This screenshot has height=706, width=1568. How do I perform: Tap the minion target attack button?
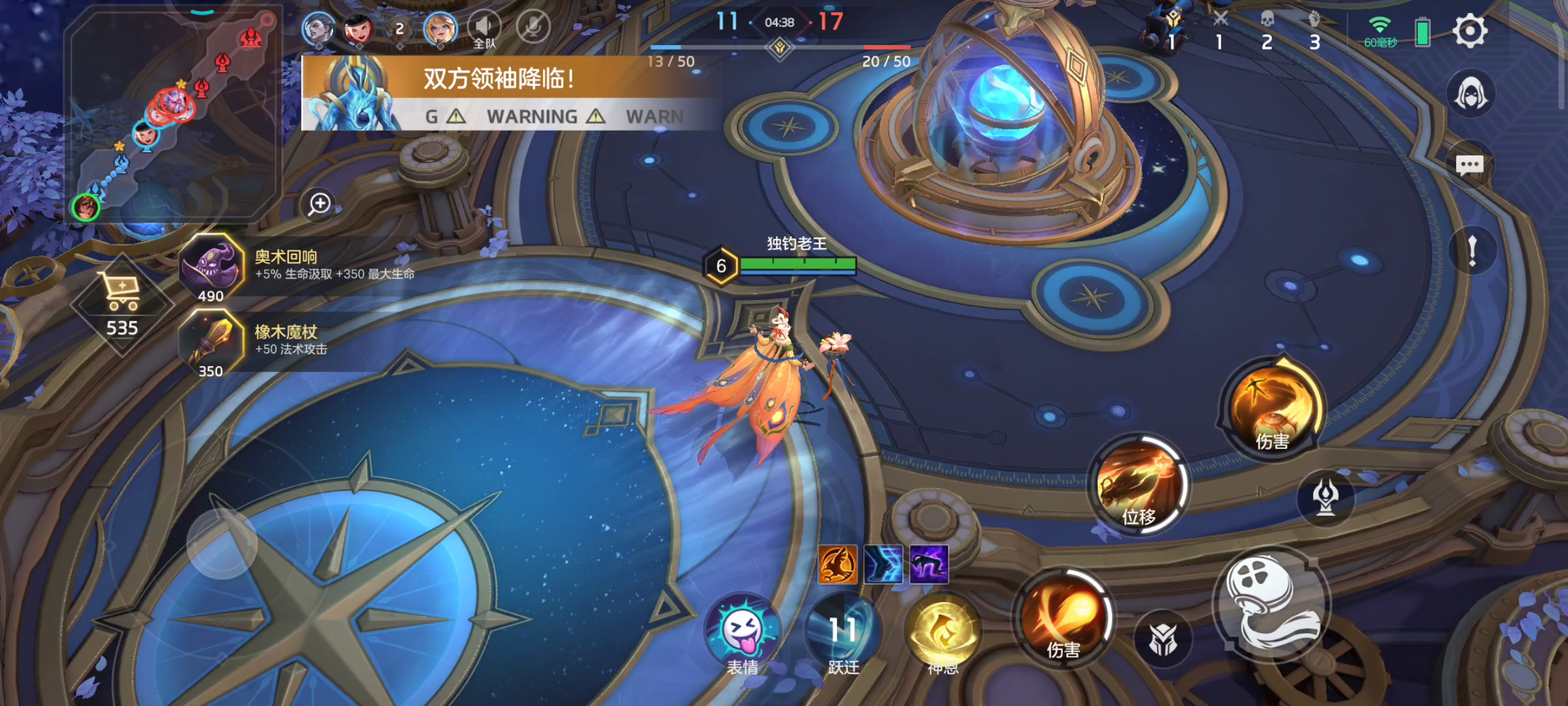pyautogui.click(x=1163, y=639)
